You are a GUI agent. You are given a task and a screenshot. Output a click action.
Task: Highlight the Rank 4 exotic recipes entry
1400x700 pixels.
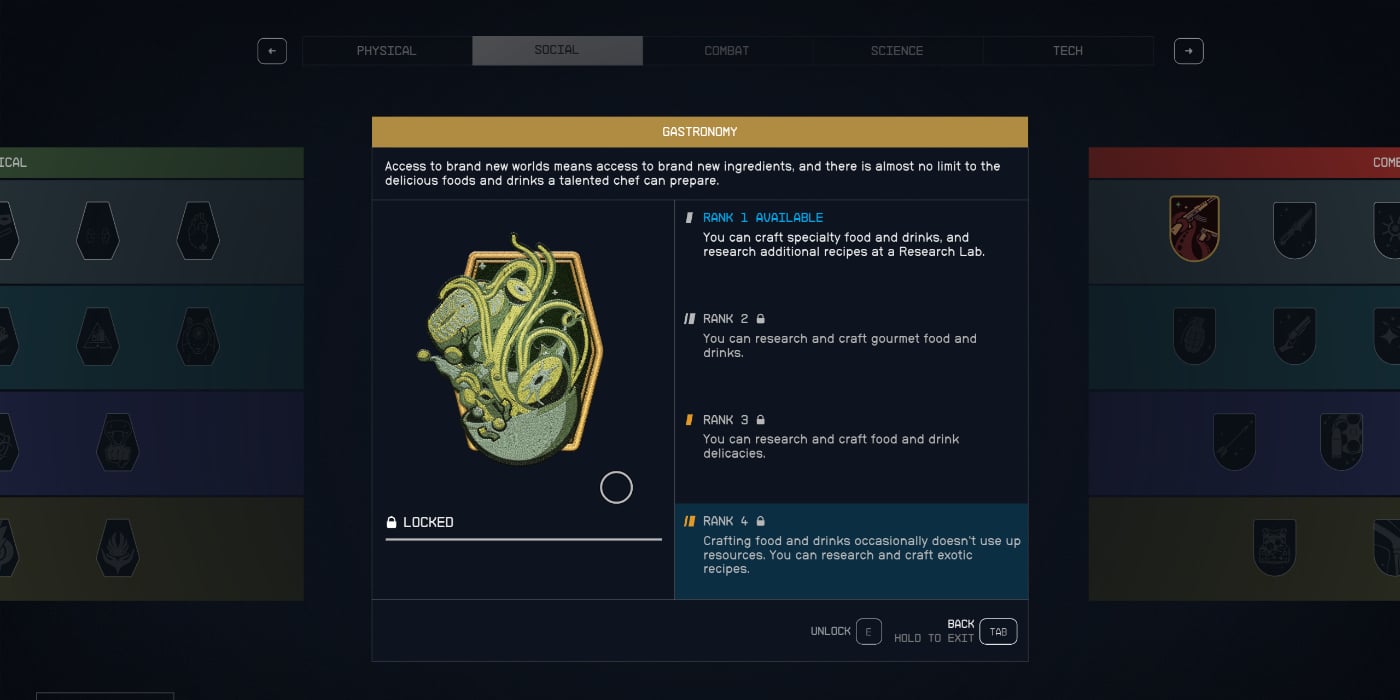tap(850, 545)
